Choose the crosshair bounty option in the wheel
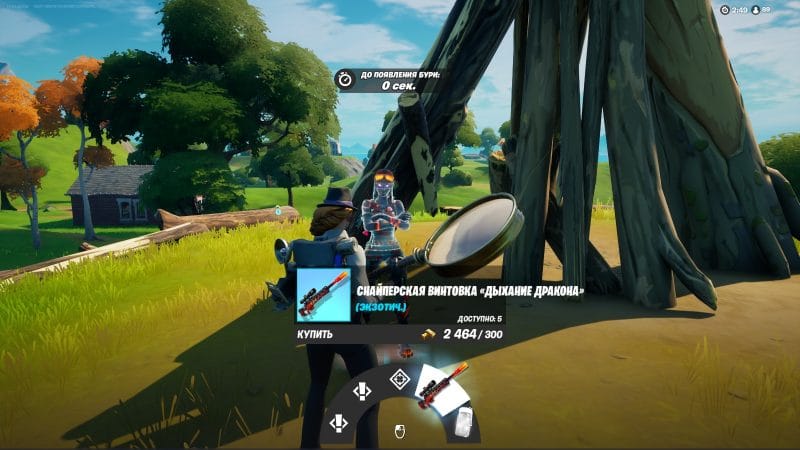This screenshot has width=800, height=450. coord(399,379)
